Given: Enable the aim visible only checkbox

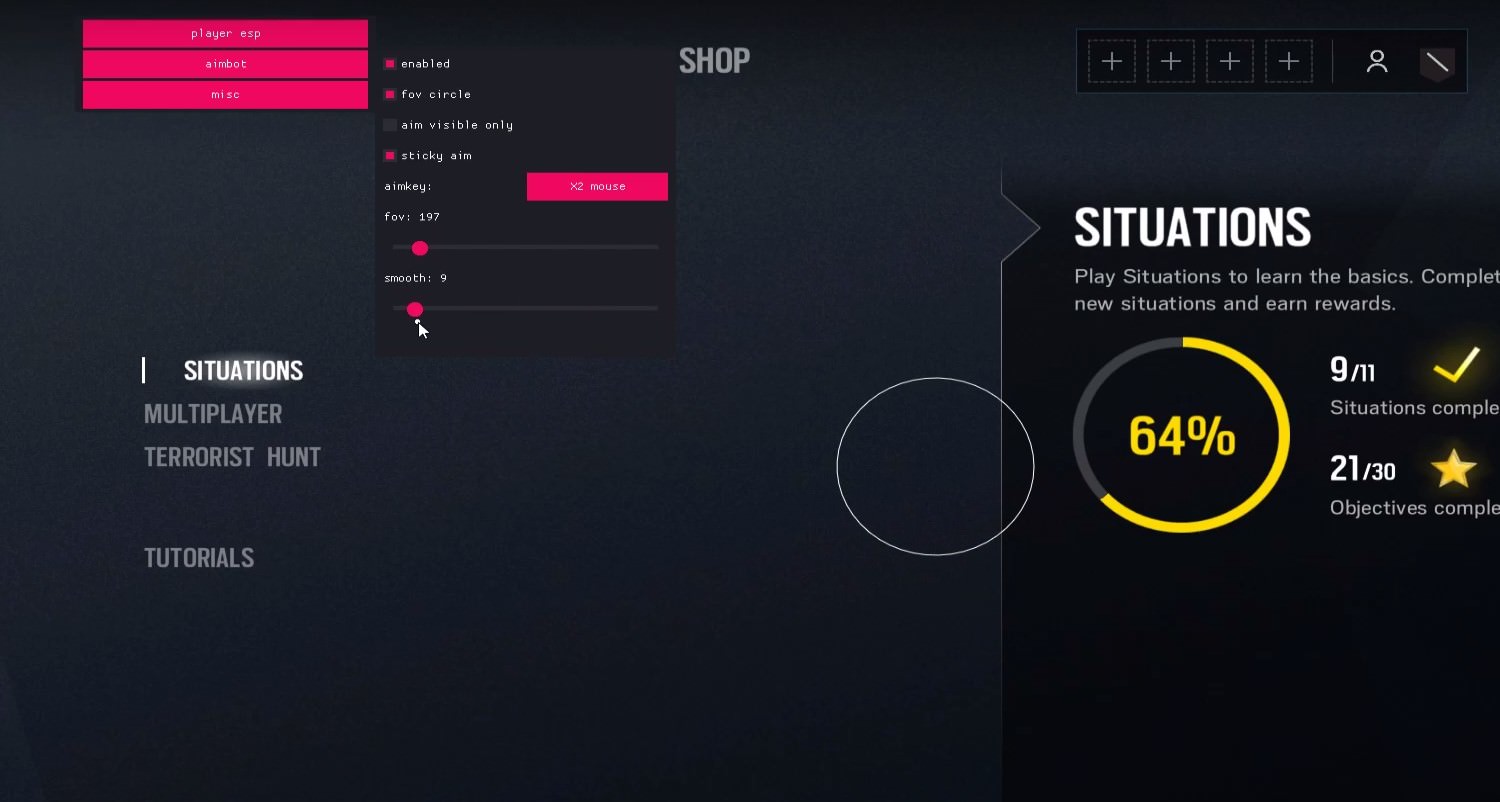Looking at the screenshot, I should (389, 124).
